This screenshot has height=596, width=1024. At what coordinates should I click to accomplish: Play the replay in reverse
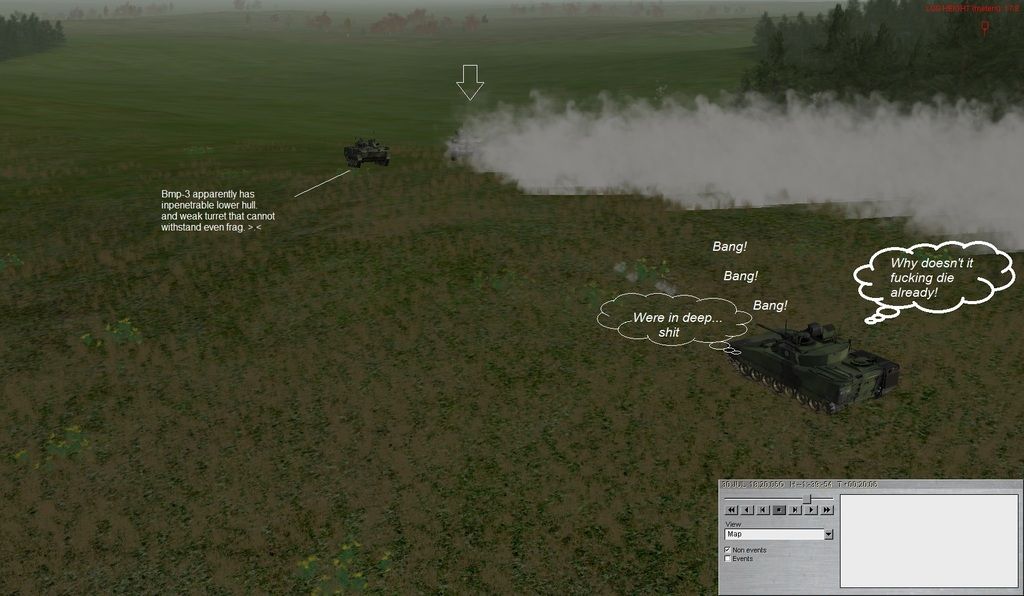click(747, 510)
